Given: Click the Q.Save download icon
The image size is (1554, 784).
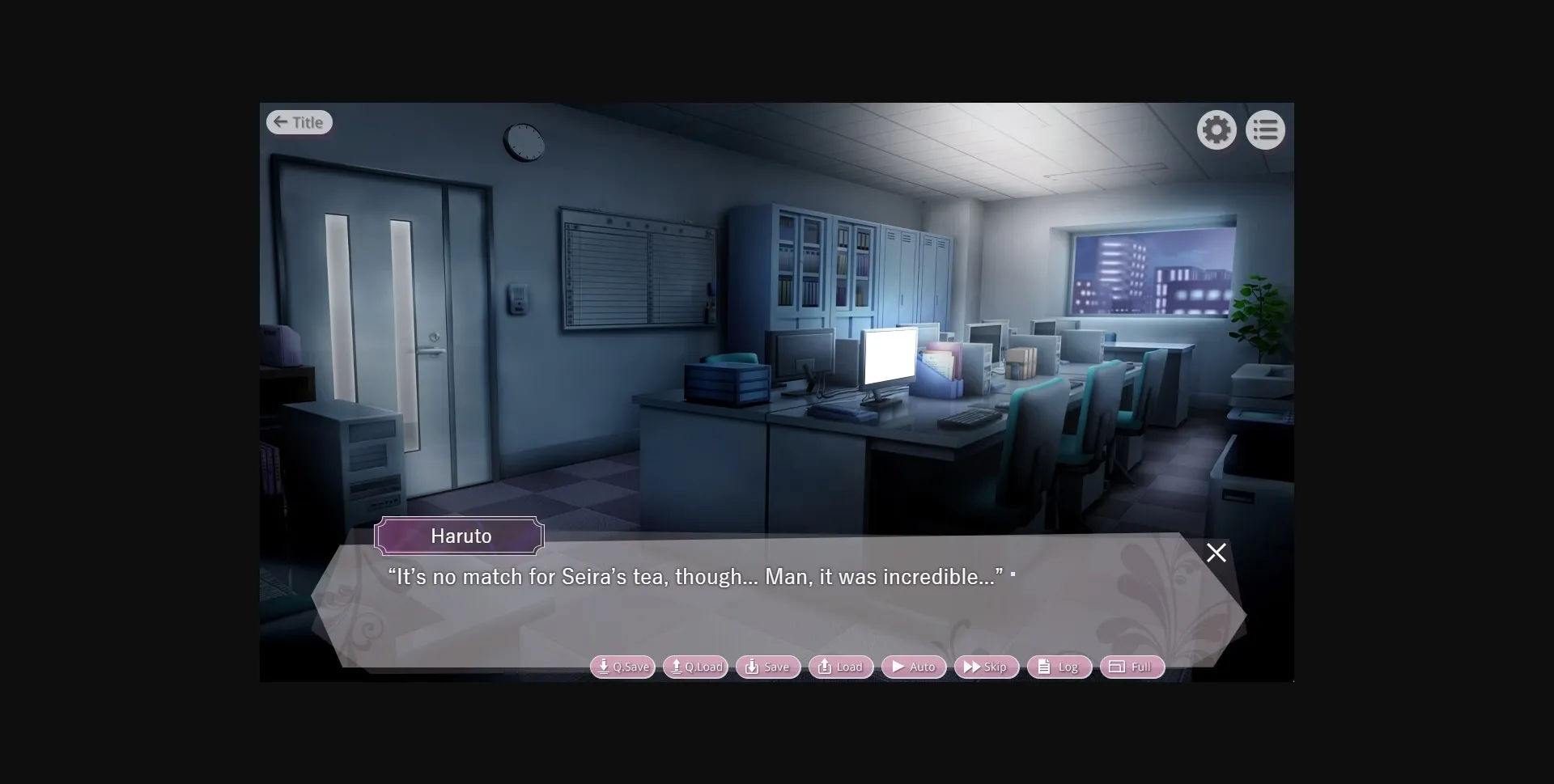Looking at the screenshot, I should [x=603, y=667].
